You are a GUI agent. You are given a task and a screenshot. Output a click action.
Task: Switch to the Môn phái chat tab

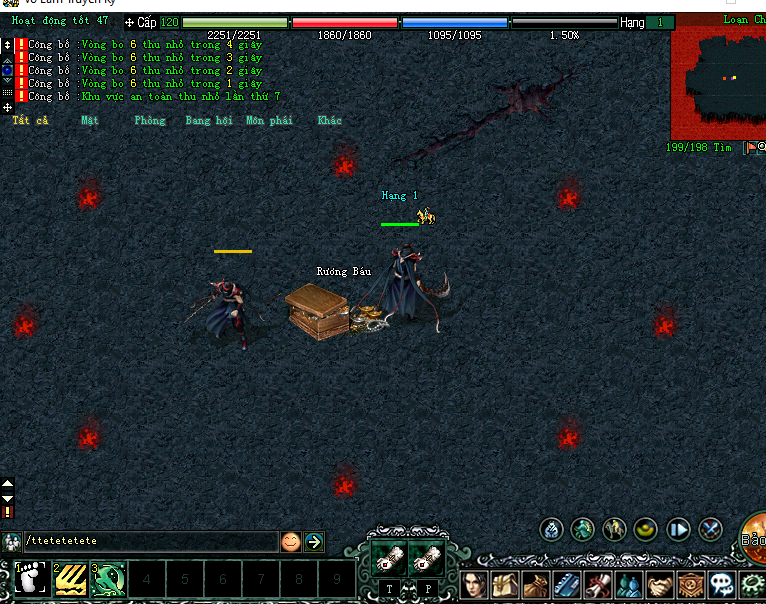[269, 120]
